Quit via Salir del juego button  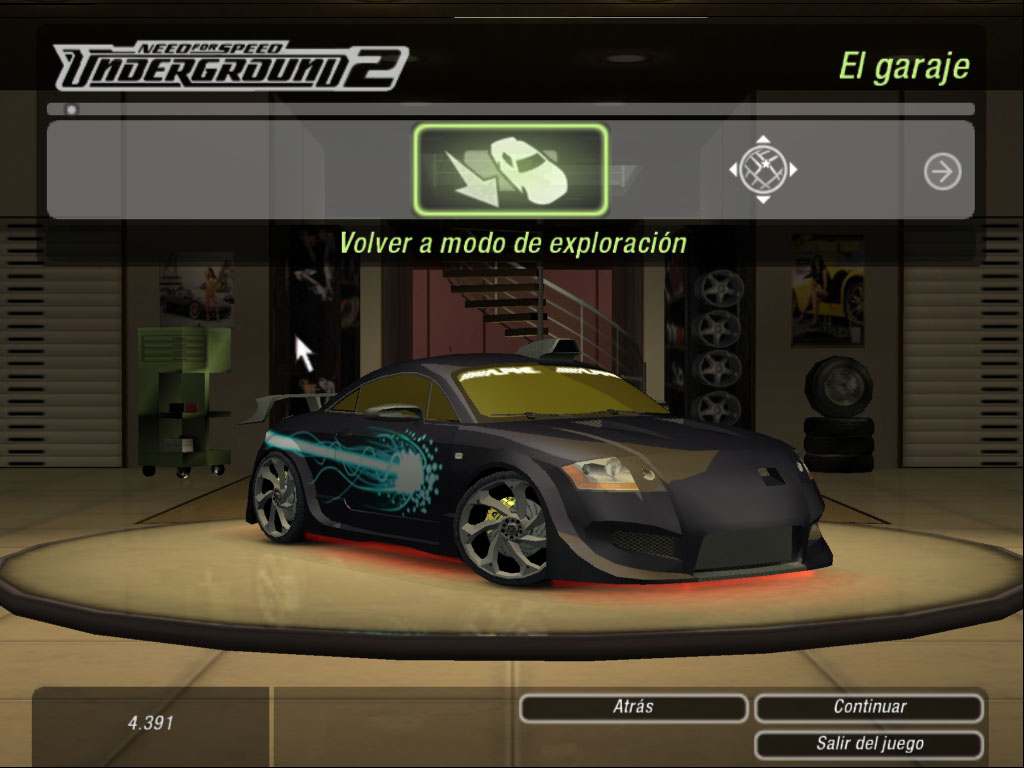[869, 744]
